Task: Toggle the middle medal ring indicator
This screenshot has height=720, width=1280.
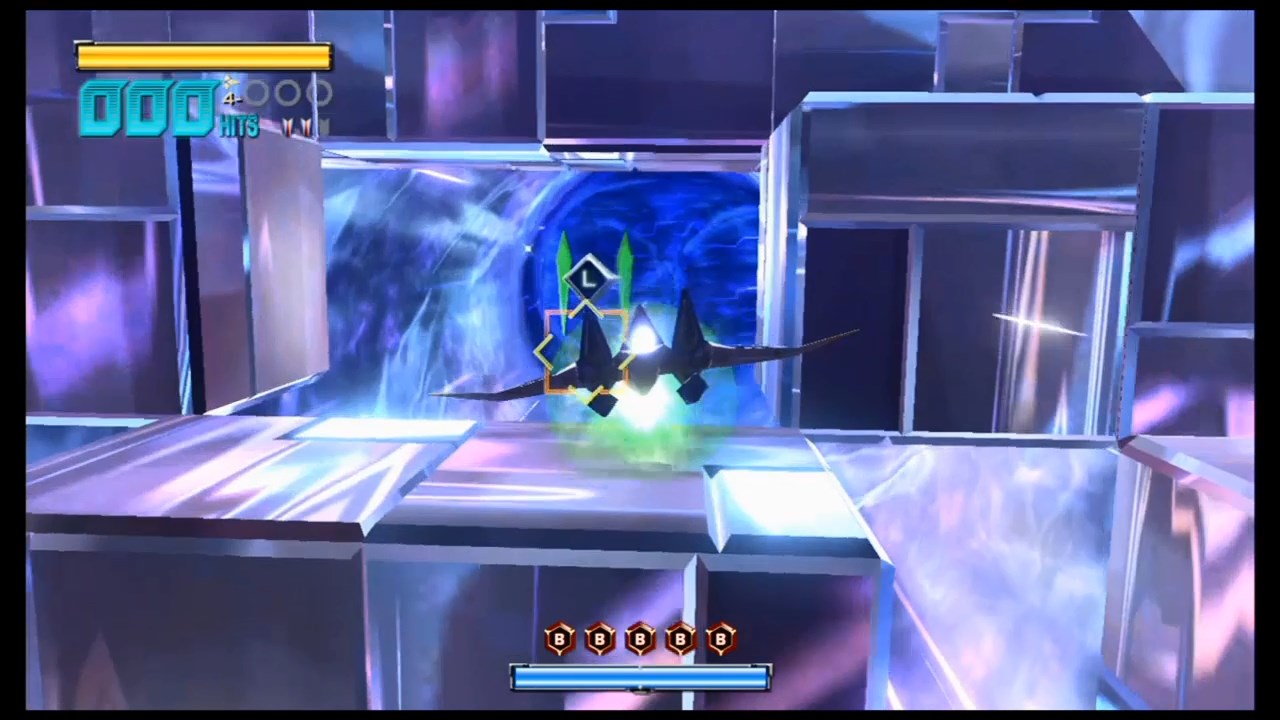Action: [287, 91]
